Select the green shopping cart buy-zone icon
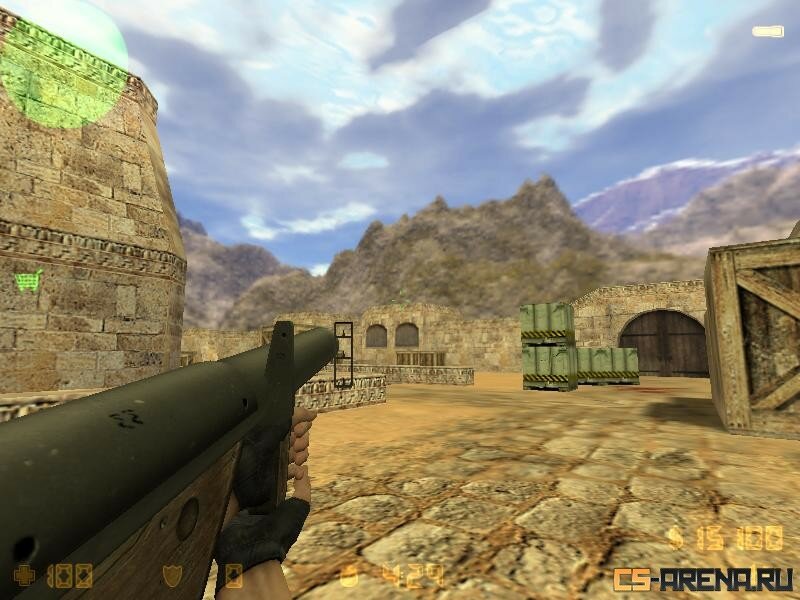 pos(28,279)
